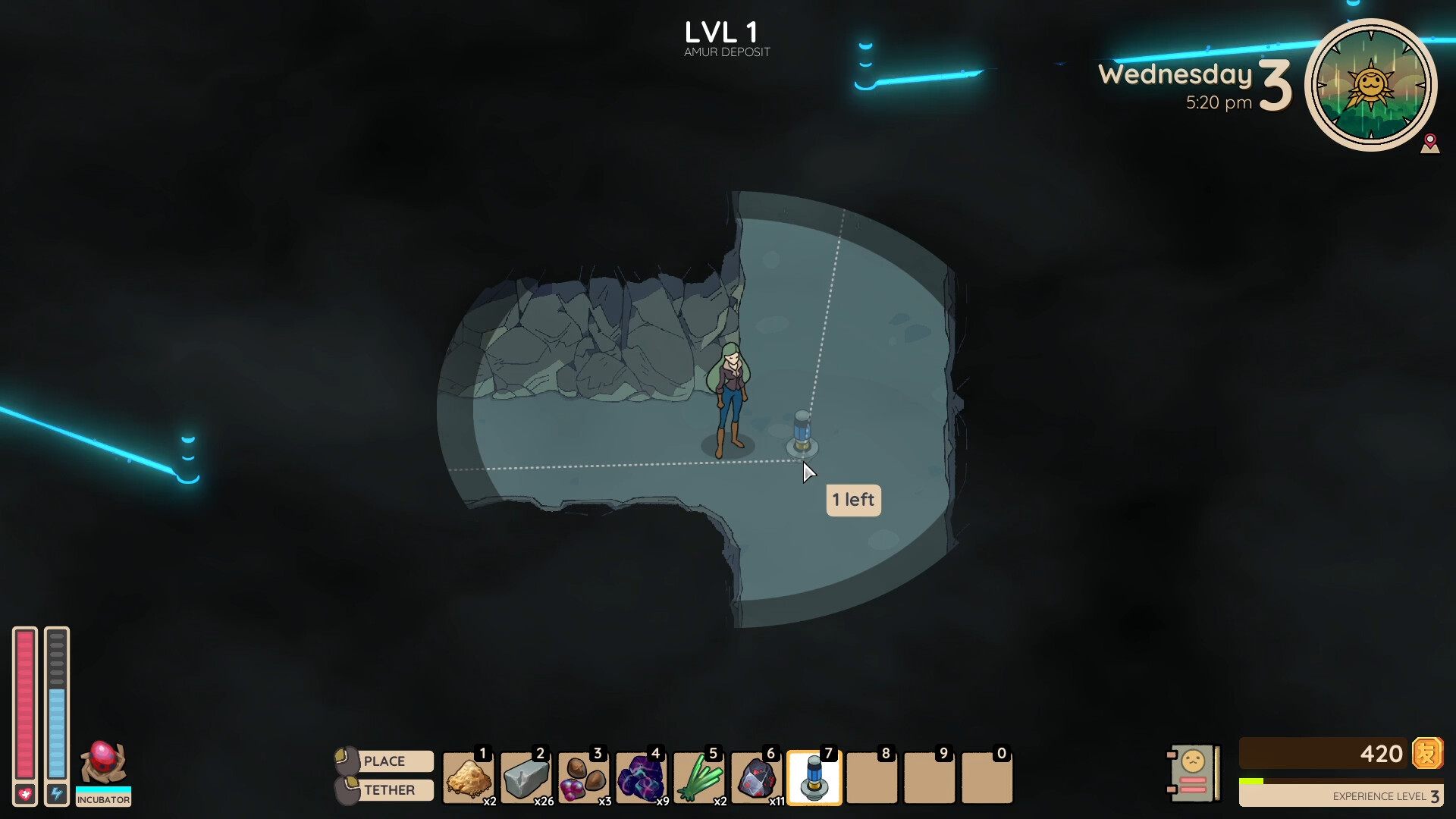This screenshot has width=1456, height=819.
Task: Select empty hotbar slot 0
Action: 987,777
